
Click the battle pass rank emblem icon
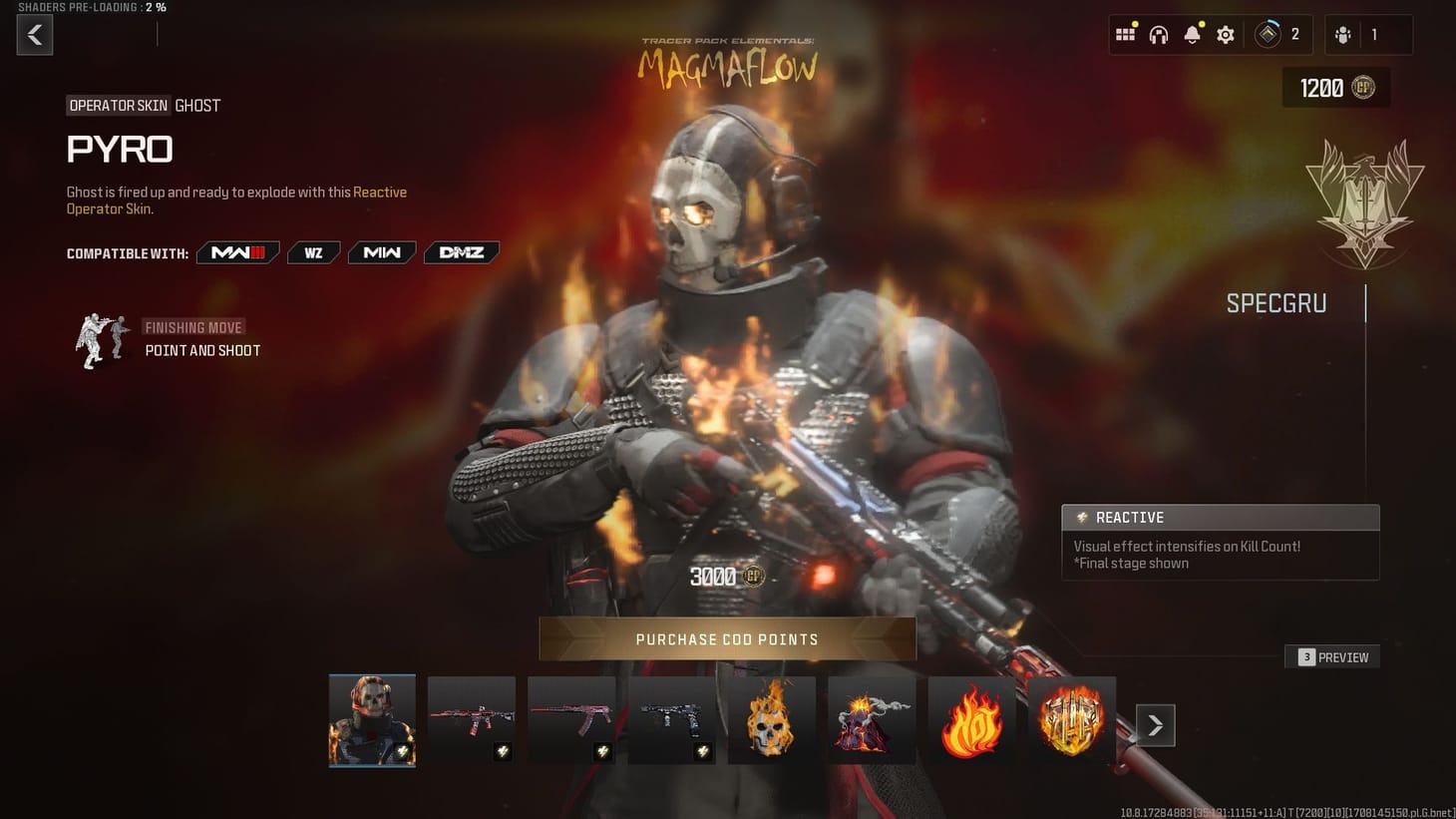pyautogui.click(x=1268, y=33)
